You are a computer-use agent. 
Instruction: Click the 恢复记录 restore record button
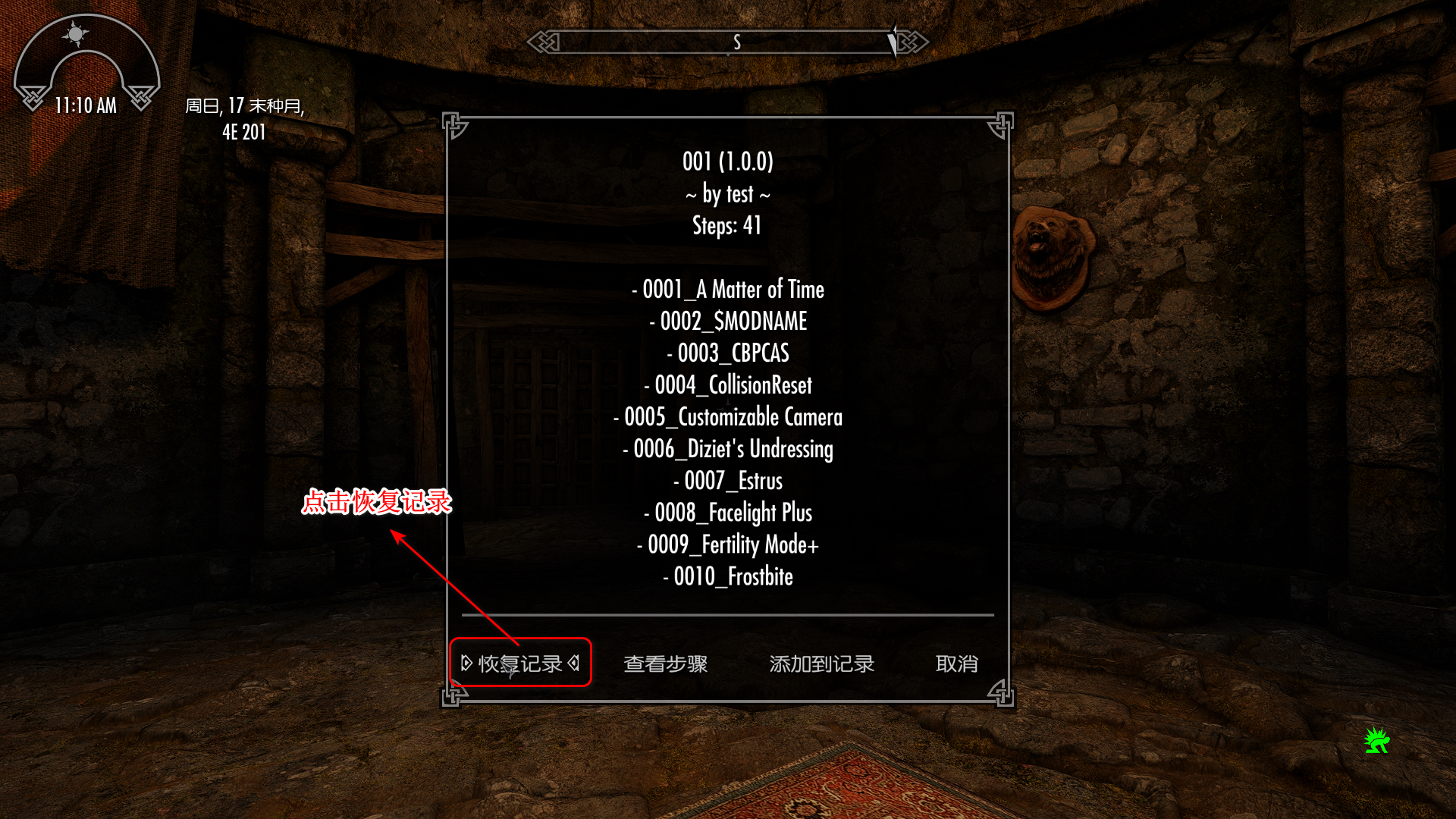pyautogui.click(x=520, y=663)
